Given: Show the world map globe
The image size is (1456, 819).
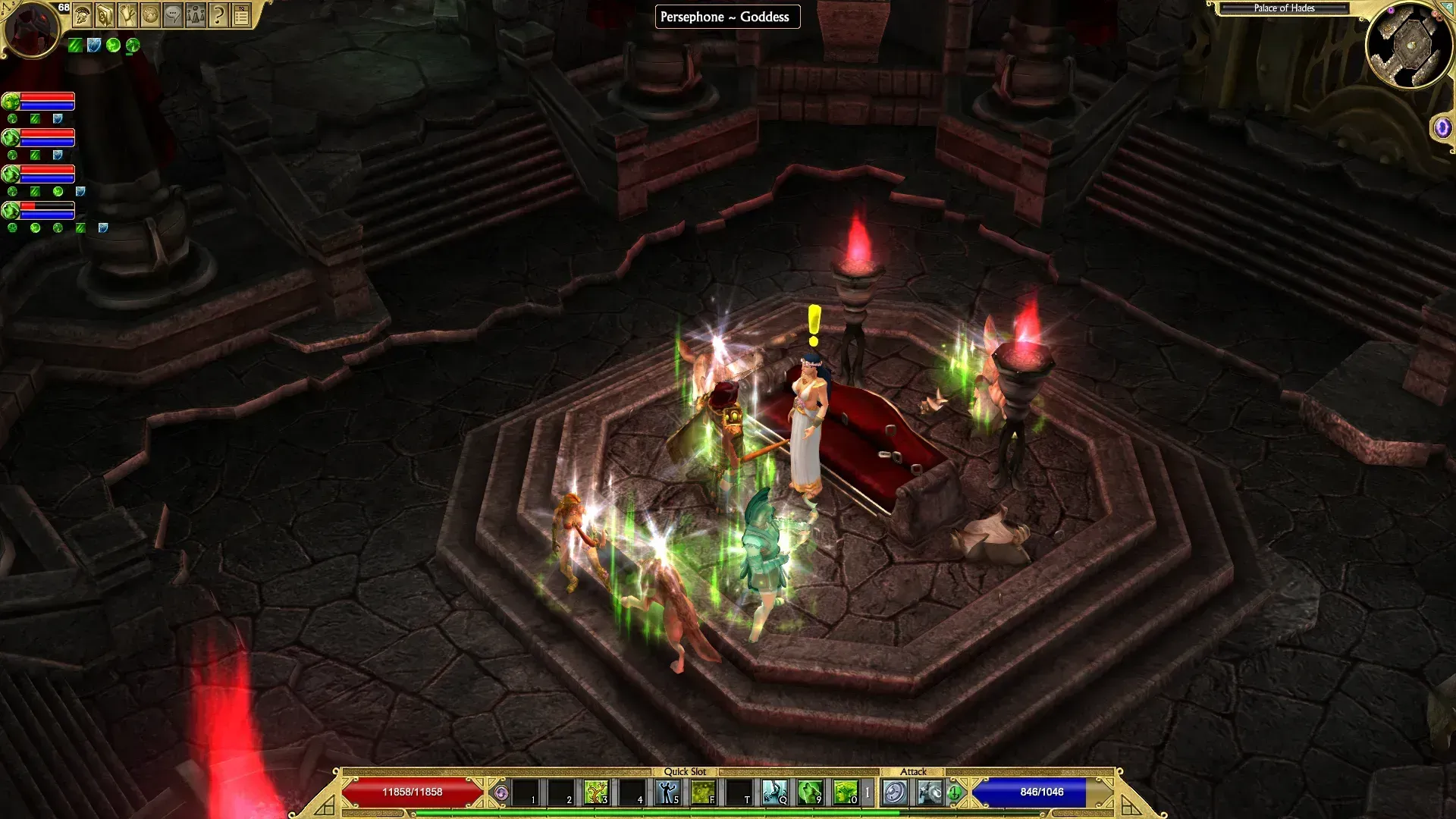Looking at the screenshot, I should (x=150, y=15).
